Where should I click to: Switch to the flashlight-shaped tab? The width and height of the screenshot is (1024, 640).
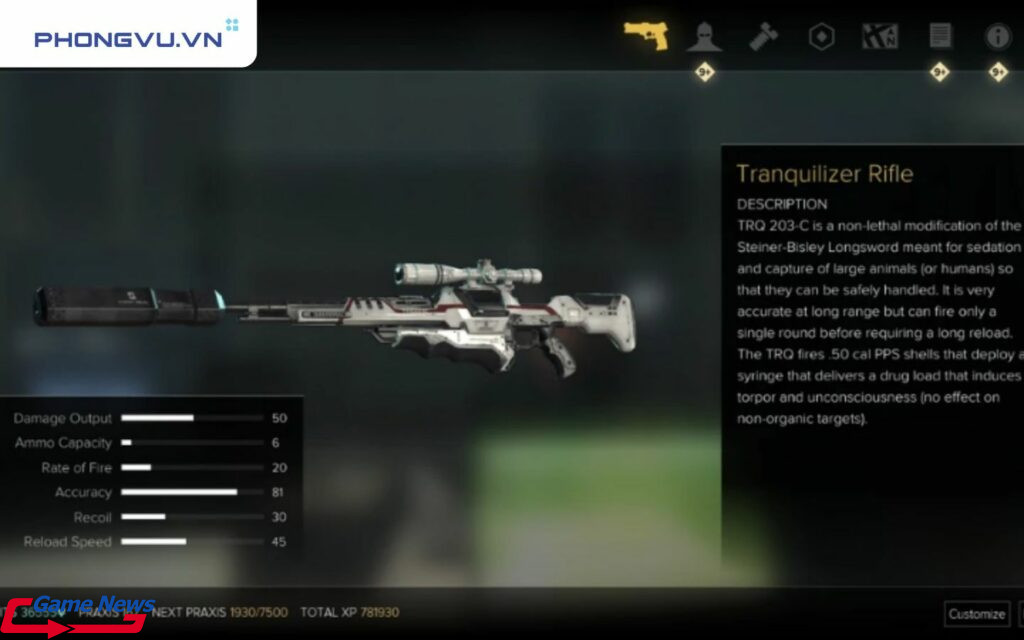763,37
